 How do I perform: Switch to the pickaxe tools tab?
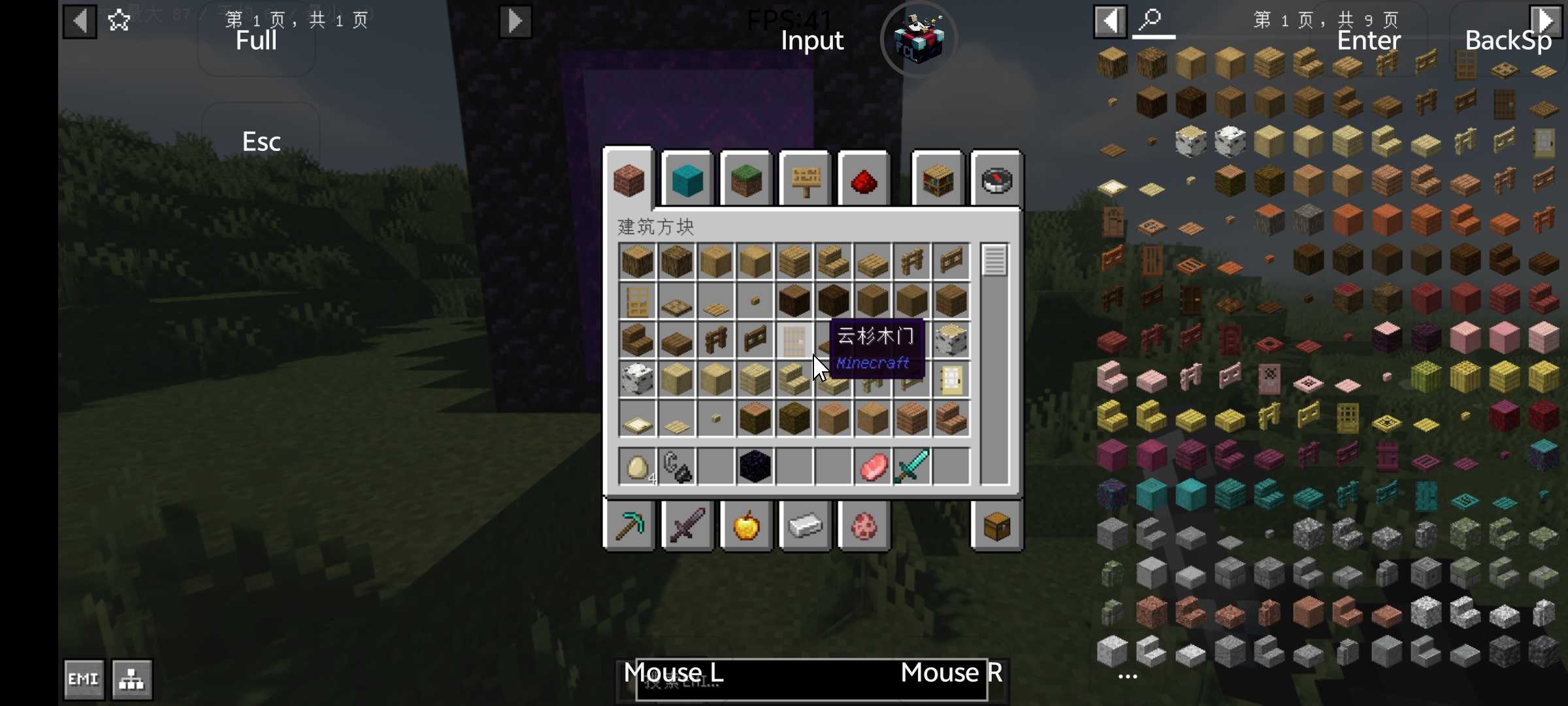pyautogui.click(x=629, y=525)
